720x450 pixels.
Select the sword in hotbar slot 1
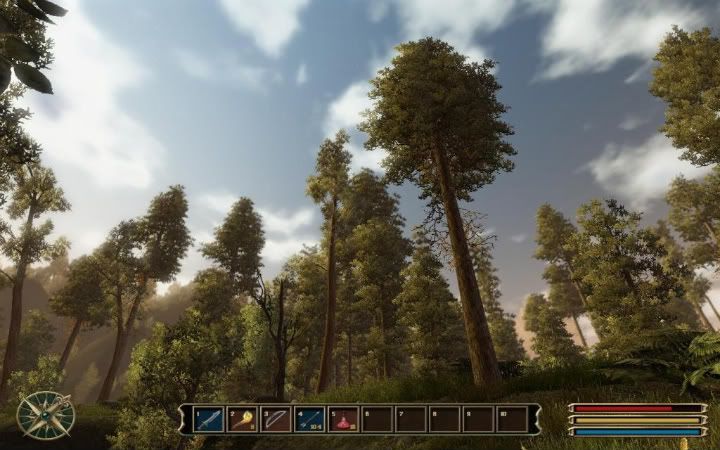208,419
